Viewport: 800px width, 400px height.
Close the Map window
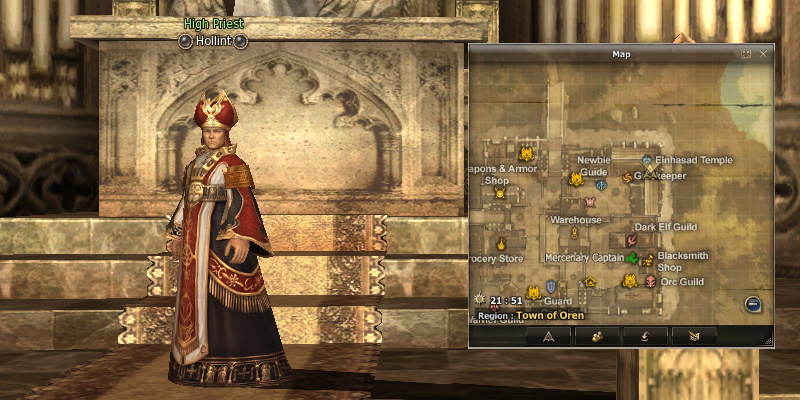click(x=764, y=53)
